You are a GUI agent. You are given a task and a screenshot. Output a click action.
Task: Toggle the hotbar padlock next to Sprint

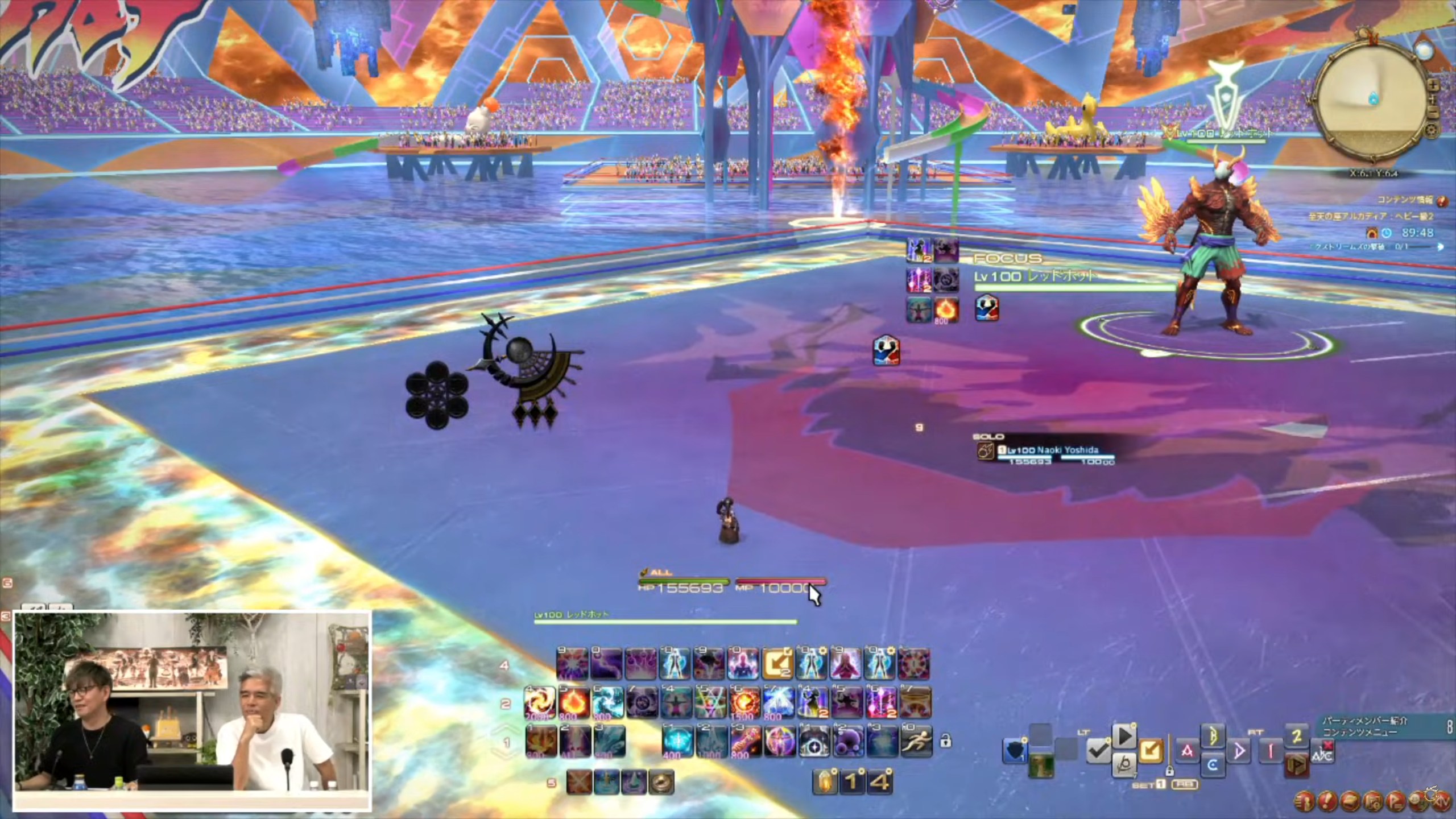[945, 742]
